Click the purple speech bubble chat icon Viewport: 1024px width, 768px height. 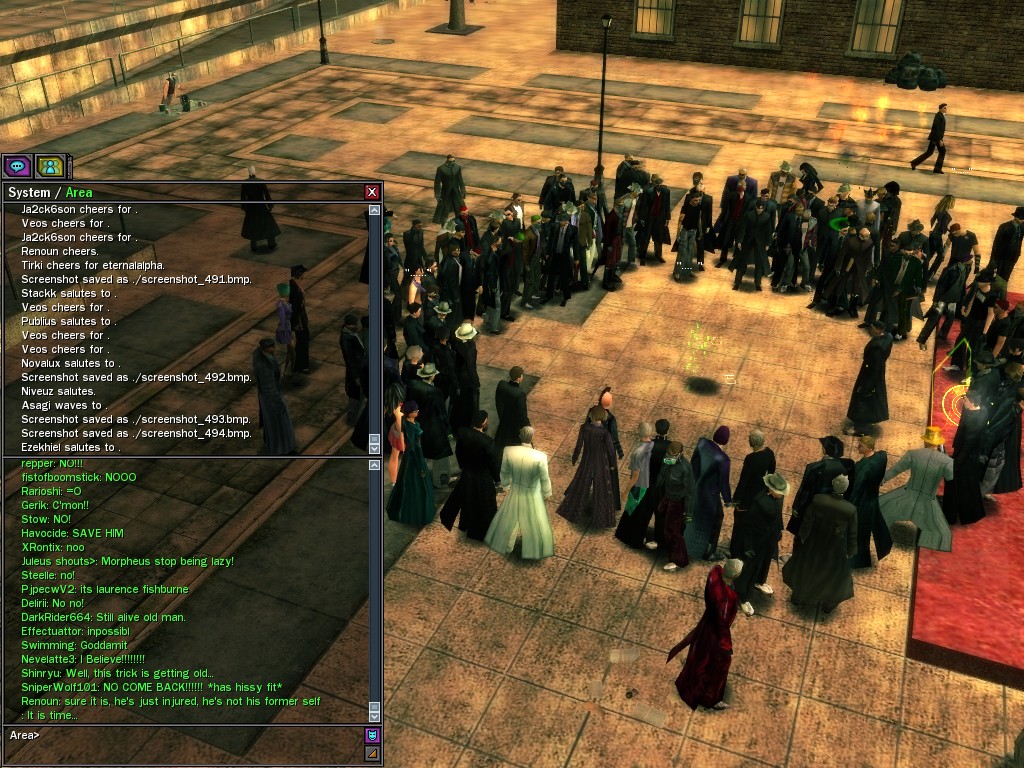pos(16,166)
